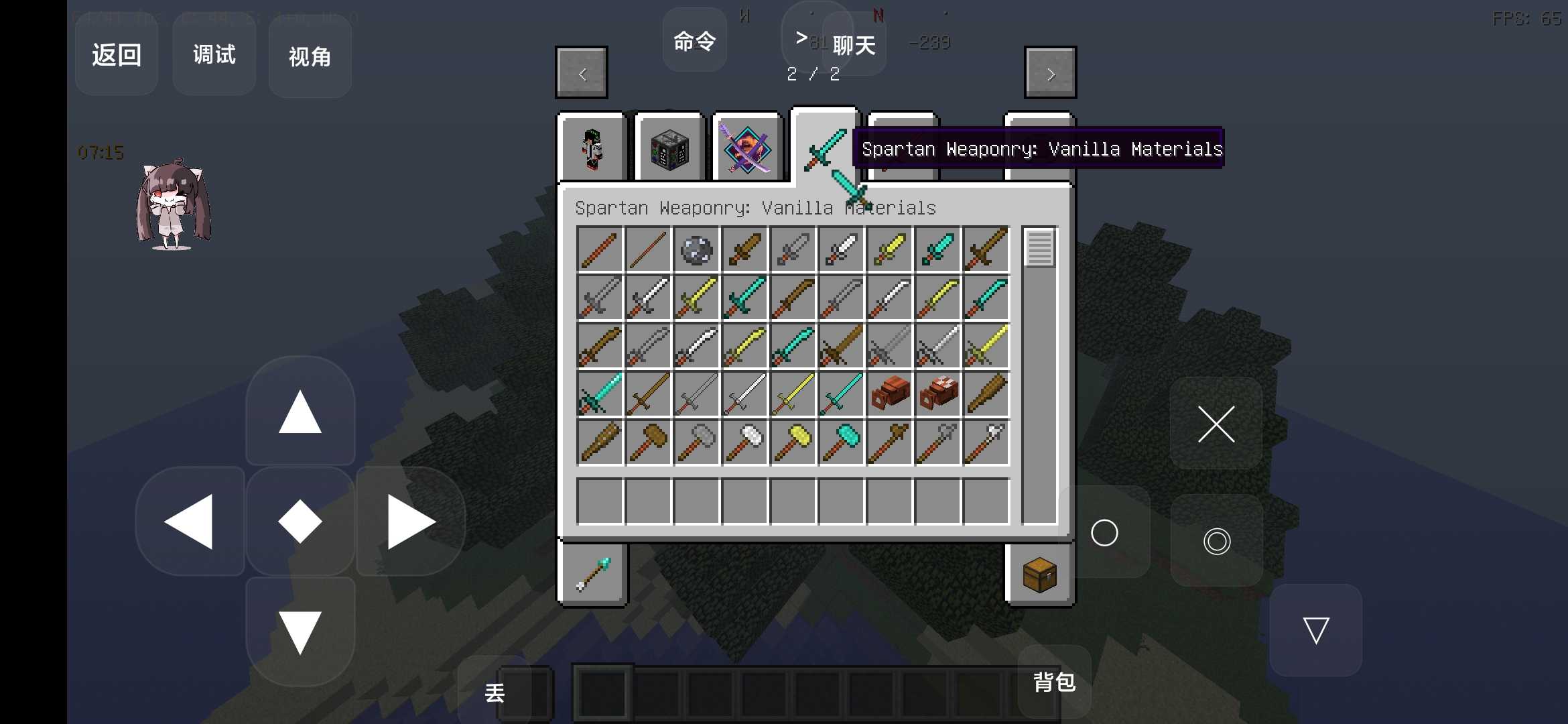1568x724 pixels.
Task: Select the first leather quiver item
Action: [x=890, y=394]
